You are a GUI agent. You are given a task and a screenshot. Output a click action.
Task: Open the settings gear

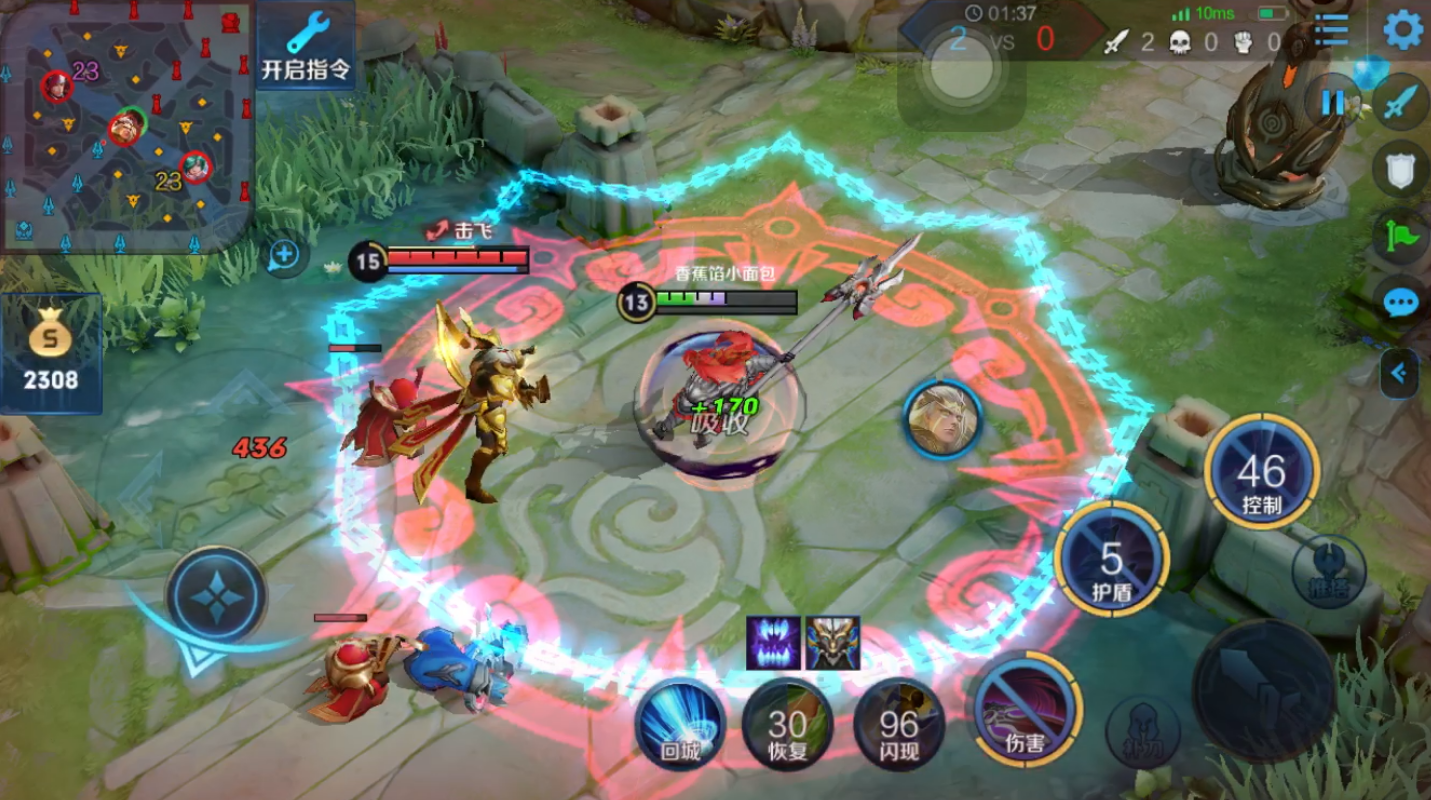coord(1403,30)
